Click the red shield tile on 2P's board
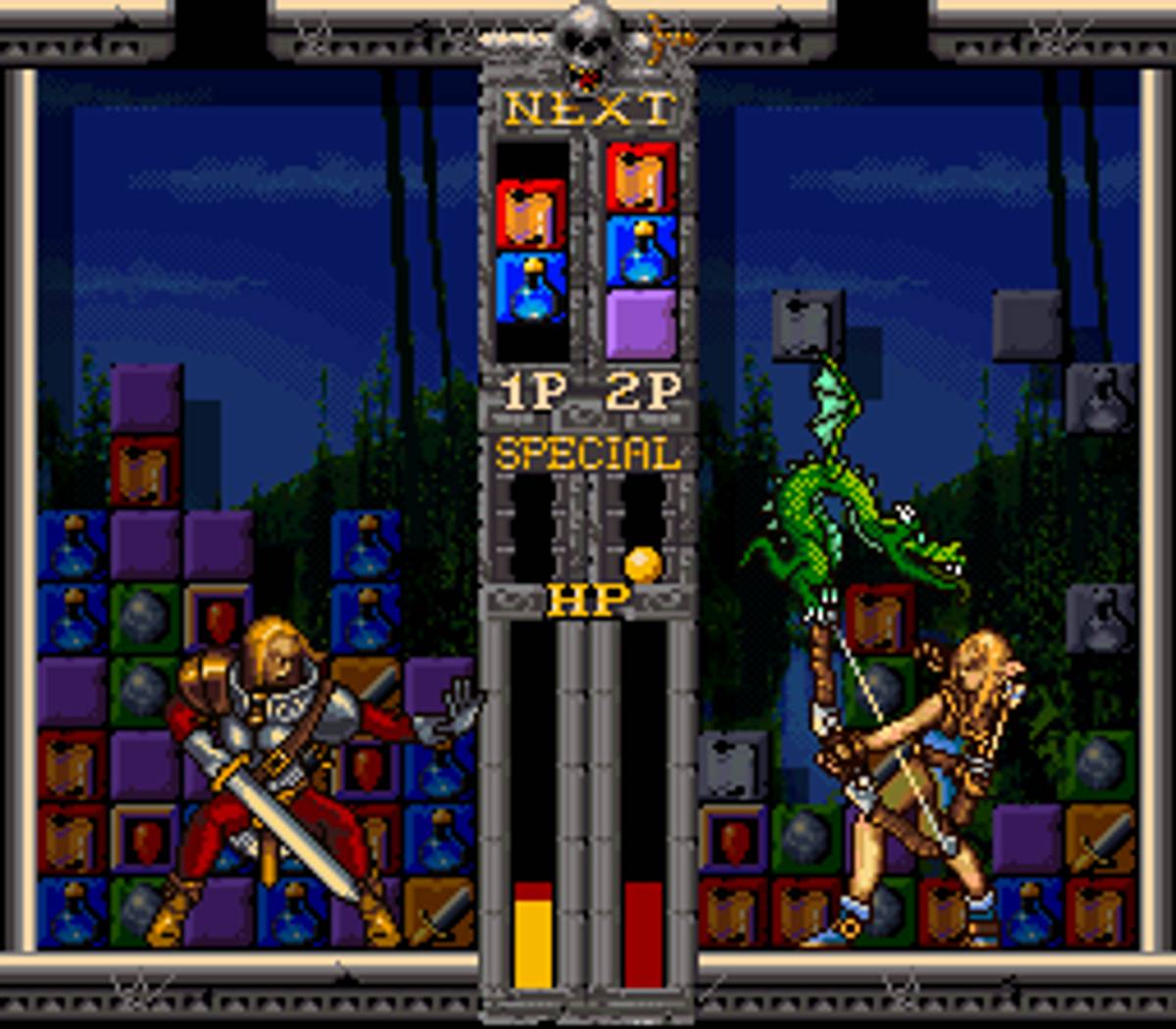Screen dimensions: 1176x1029 [734, 840]
